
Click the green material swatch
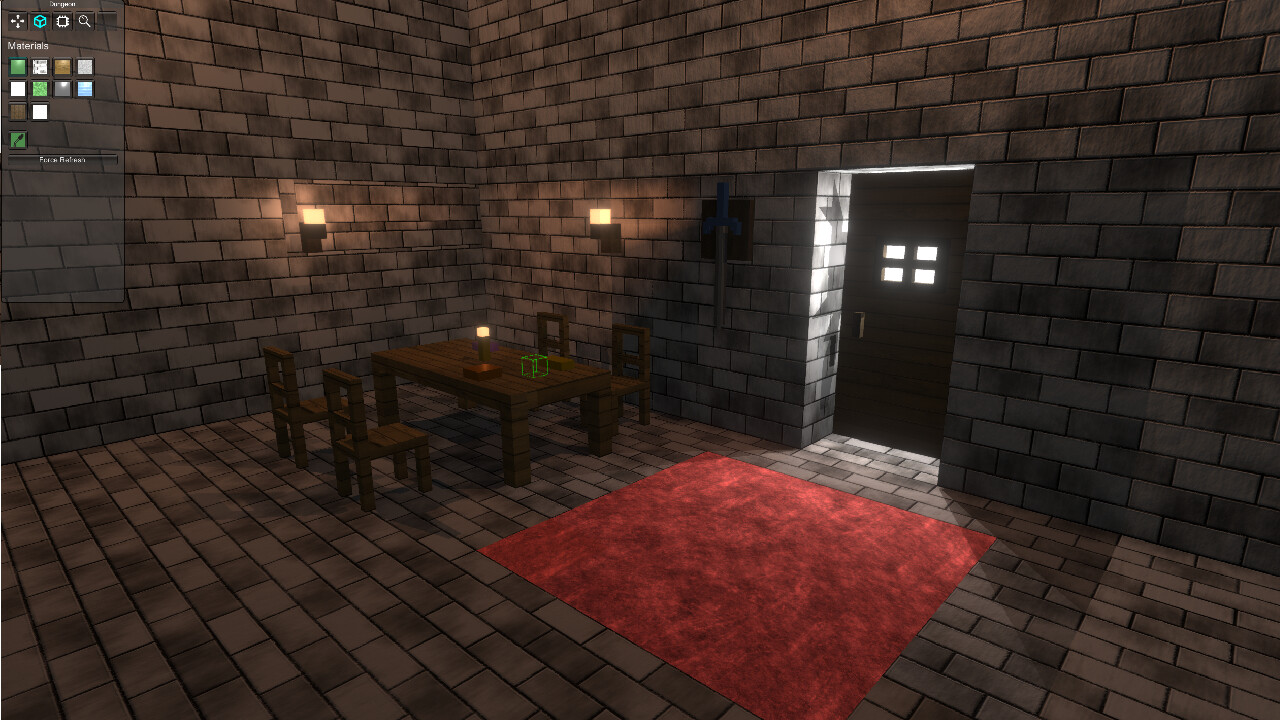pyautogui.click(x=17, y=66)
